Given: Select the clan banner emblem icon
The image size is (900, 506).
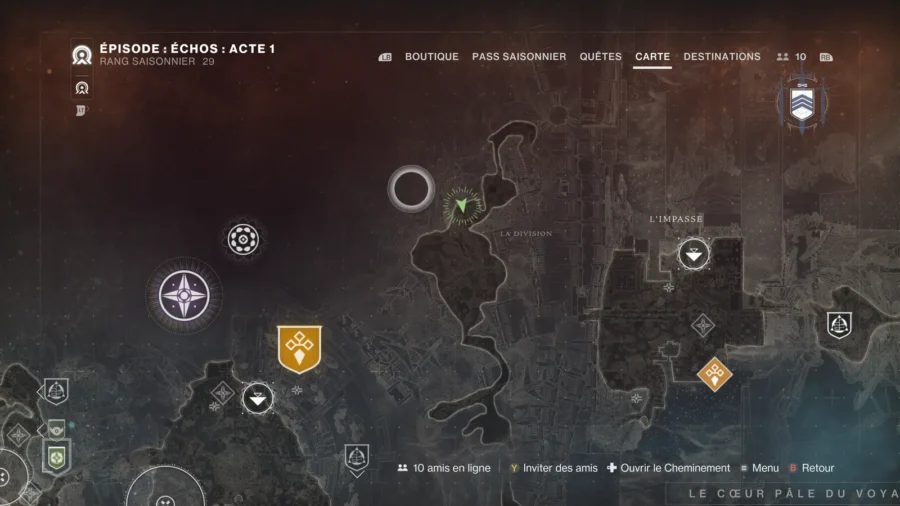Looking at the screenshot, I should (x=802, y=102).
